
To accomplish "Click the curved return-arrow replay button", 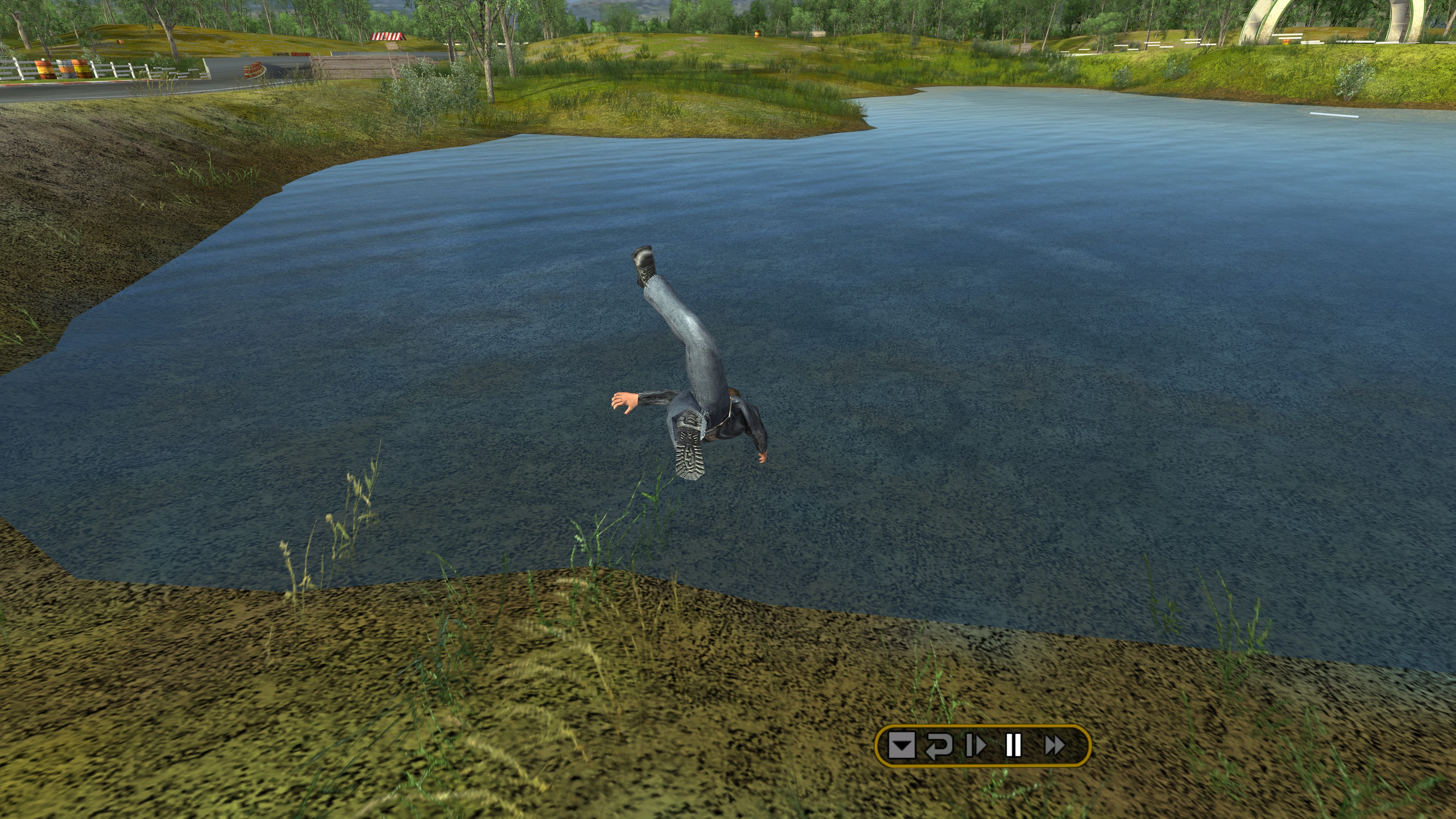I will click(x=938, y=745).
